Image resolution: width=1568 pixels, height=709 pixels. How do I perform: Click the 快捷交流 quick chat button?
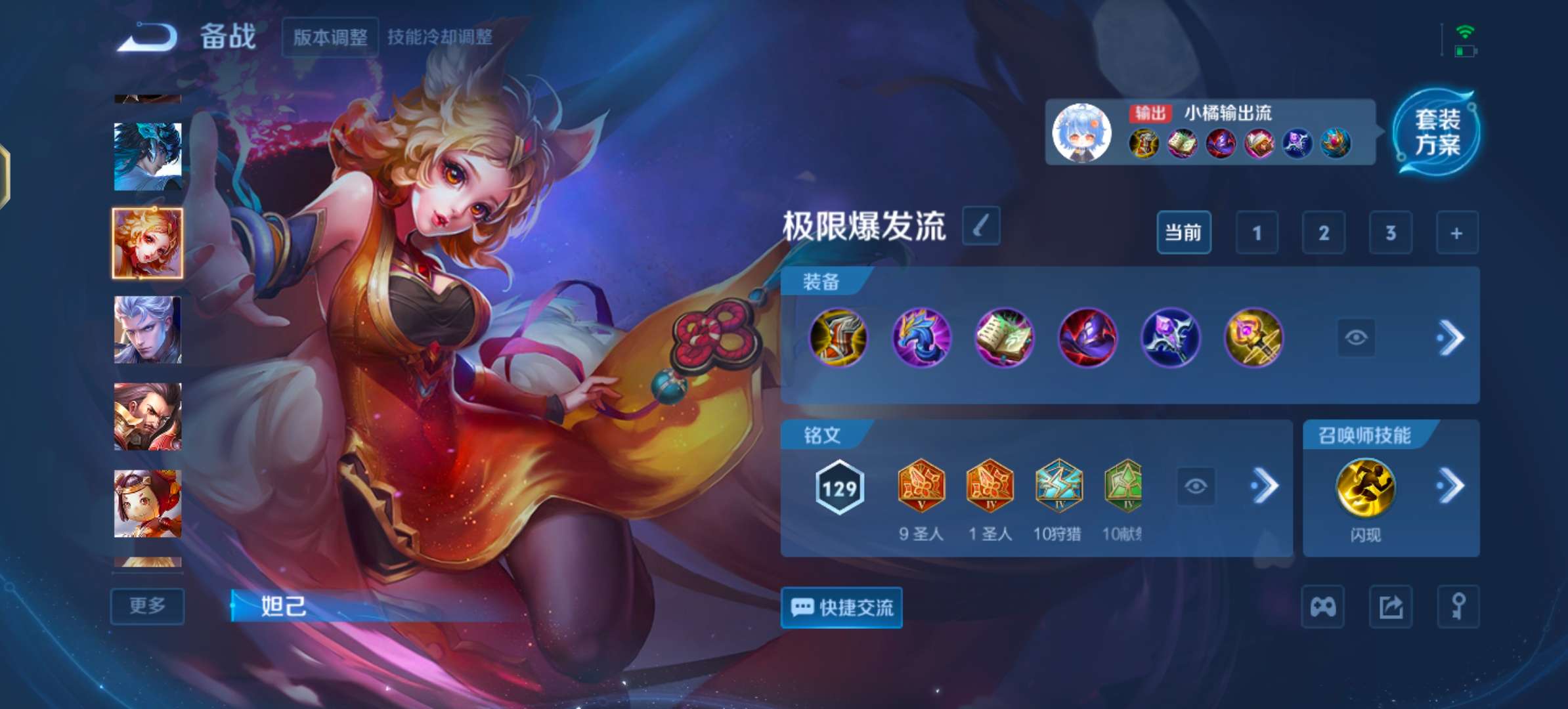pos(841,608)
